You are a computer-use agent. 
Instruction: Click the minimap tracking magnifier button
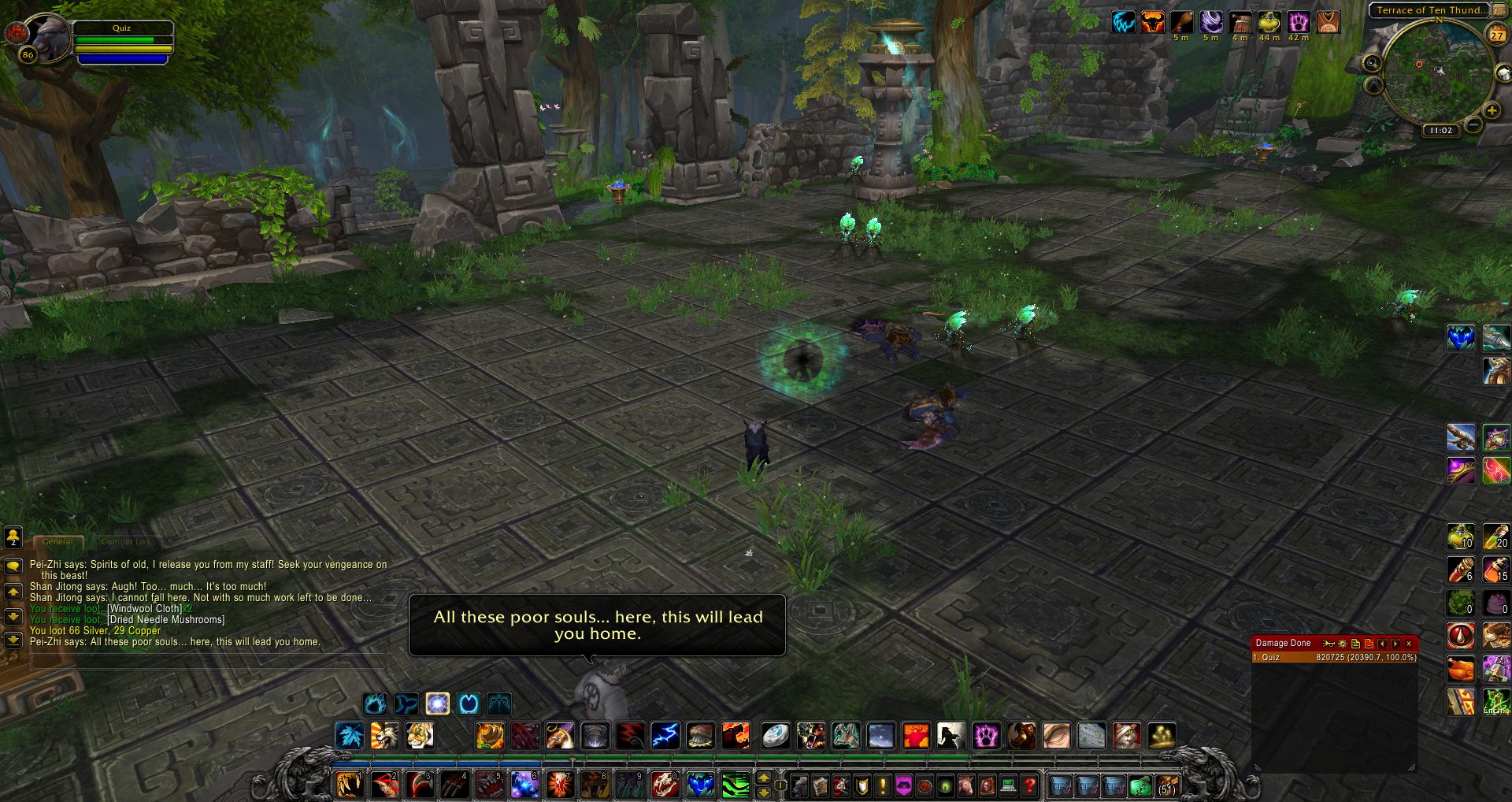pyautogui.click(x=1373, y=63)
